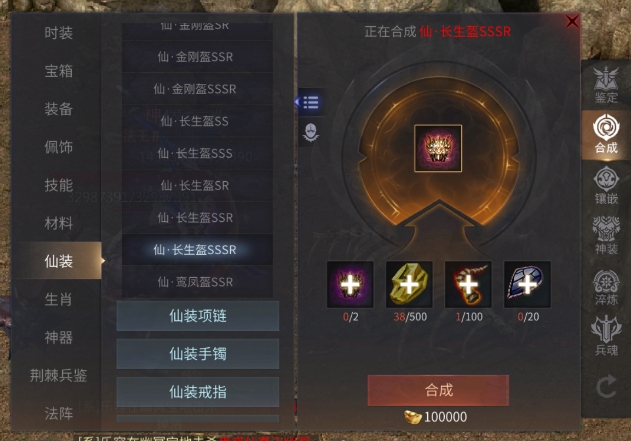Select 仙·鸾凤盔SSSR entry
The width and height of the screenshot is (631, 441).
coord(197,283)
